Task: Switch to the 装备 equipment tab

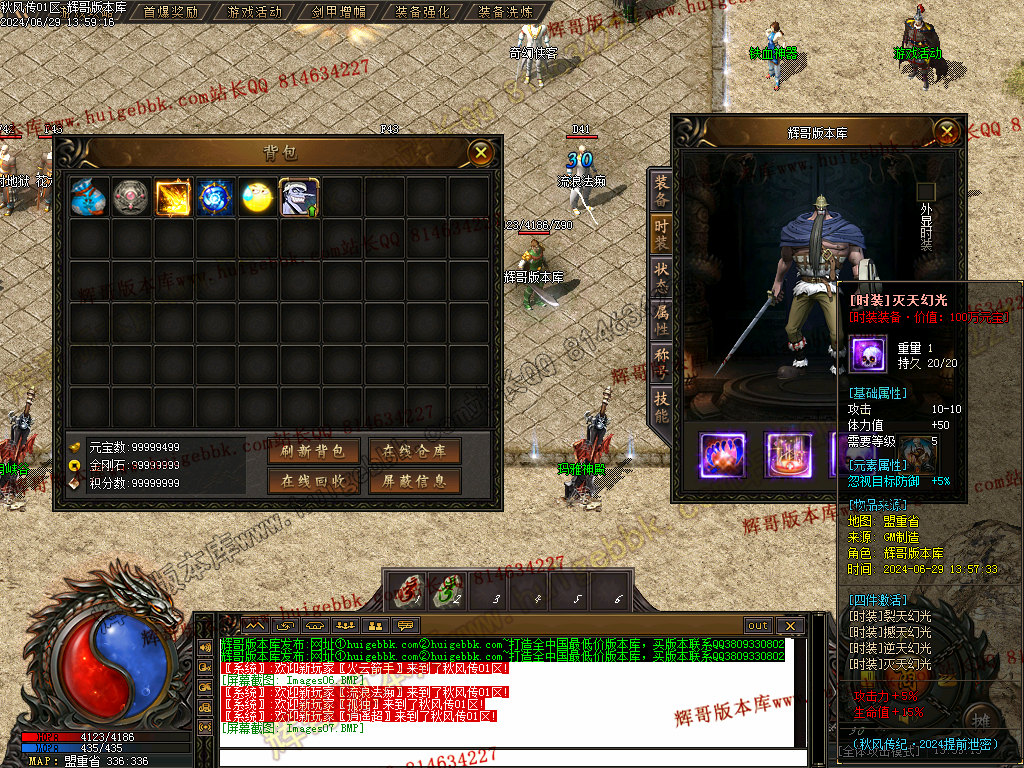Action: 661,190
